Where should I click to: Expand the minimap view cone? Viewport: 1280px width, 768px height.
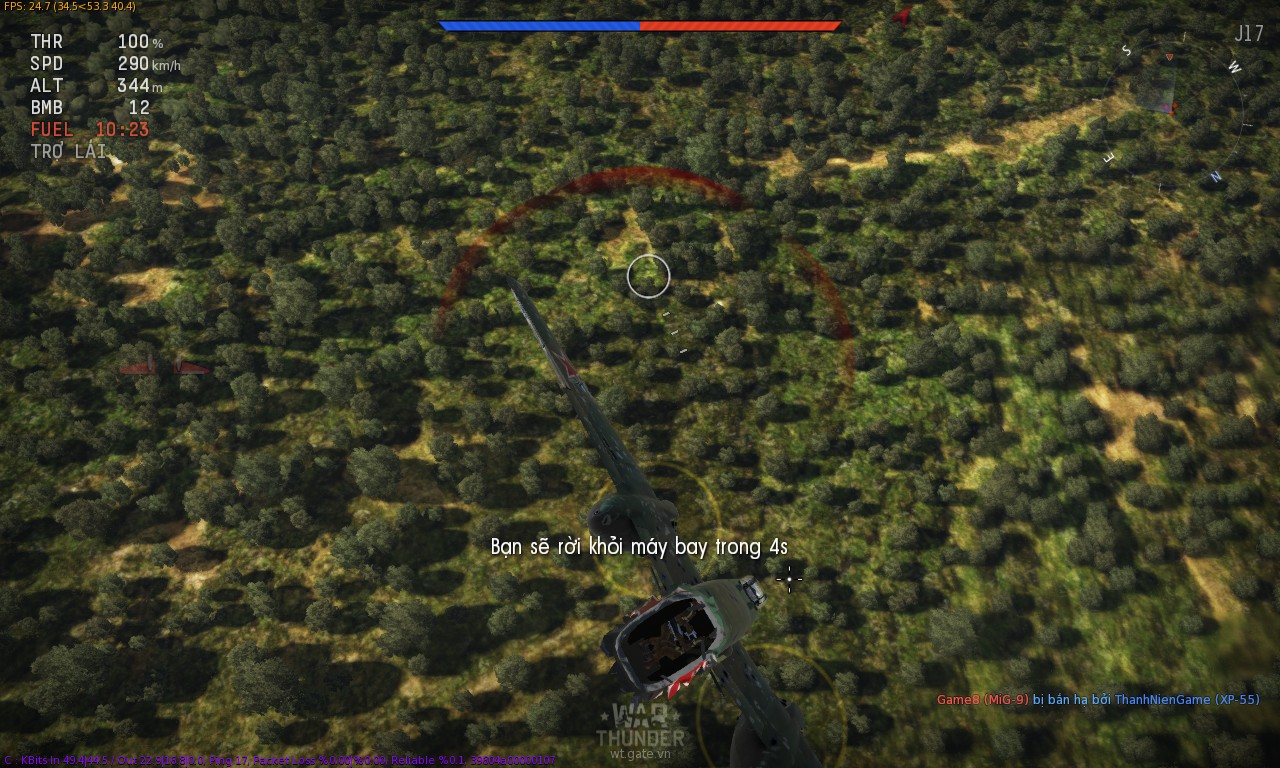1159,90
